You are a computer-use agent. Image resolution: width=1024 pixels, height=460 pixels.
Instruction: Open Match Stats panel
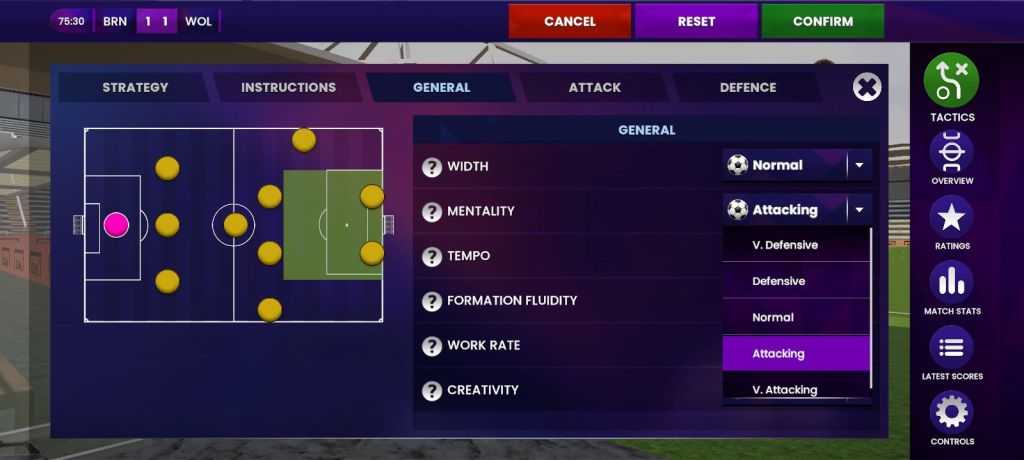click(x=951, y=285)
